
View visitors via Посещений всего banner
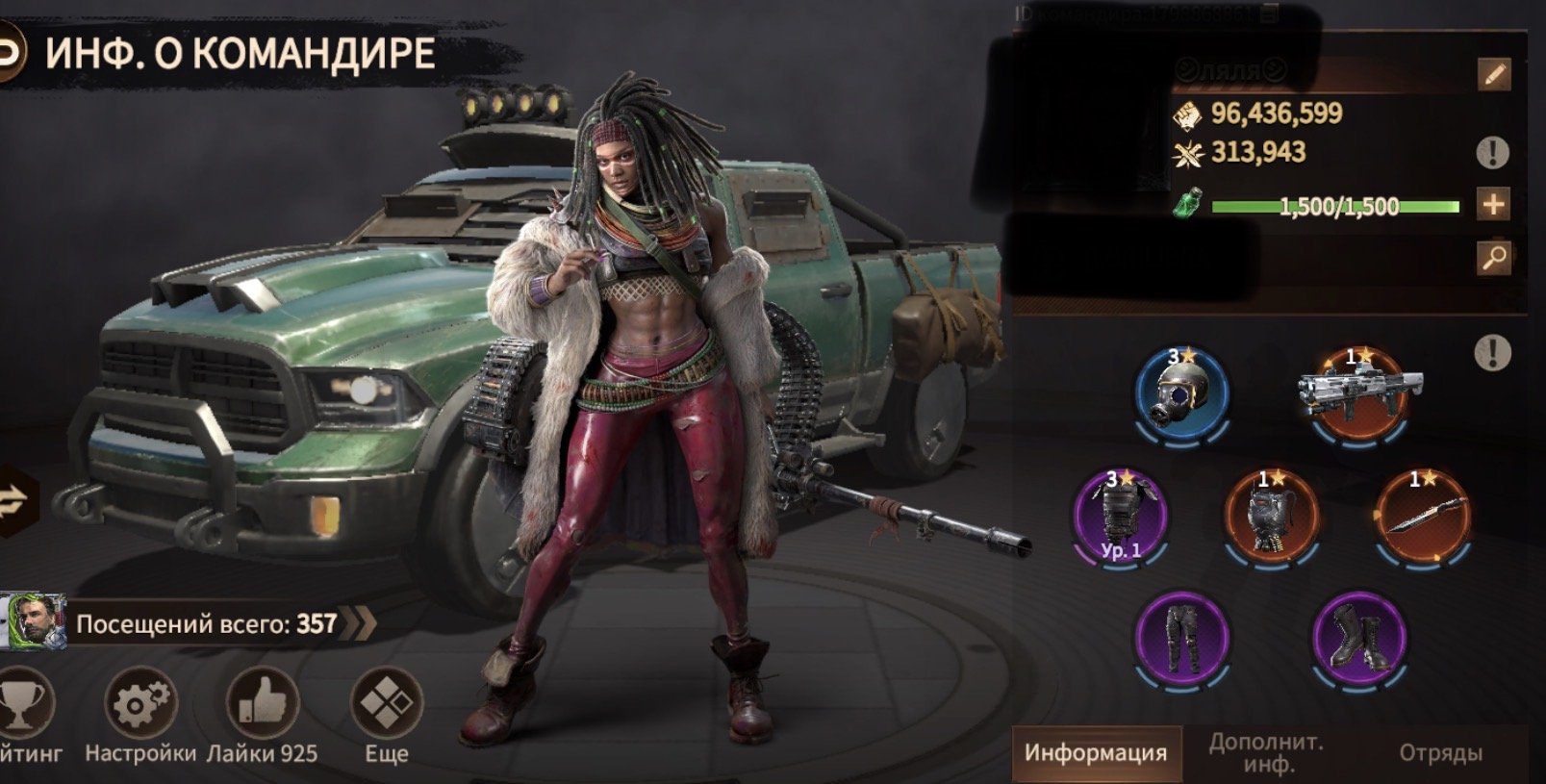(x=207, y=623)
